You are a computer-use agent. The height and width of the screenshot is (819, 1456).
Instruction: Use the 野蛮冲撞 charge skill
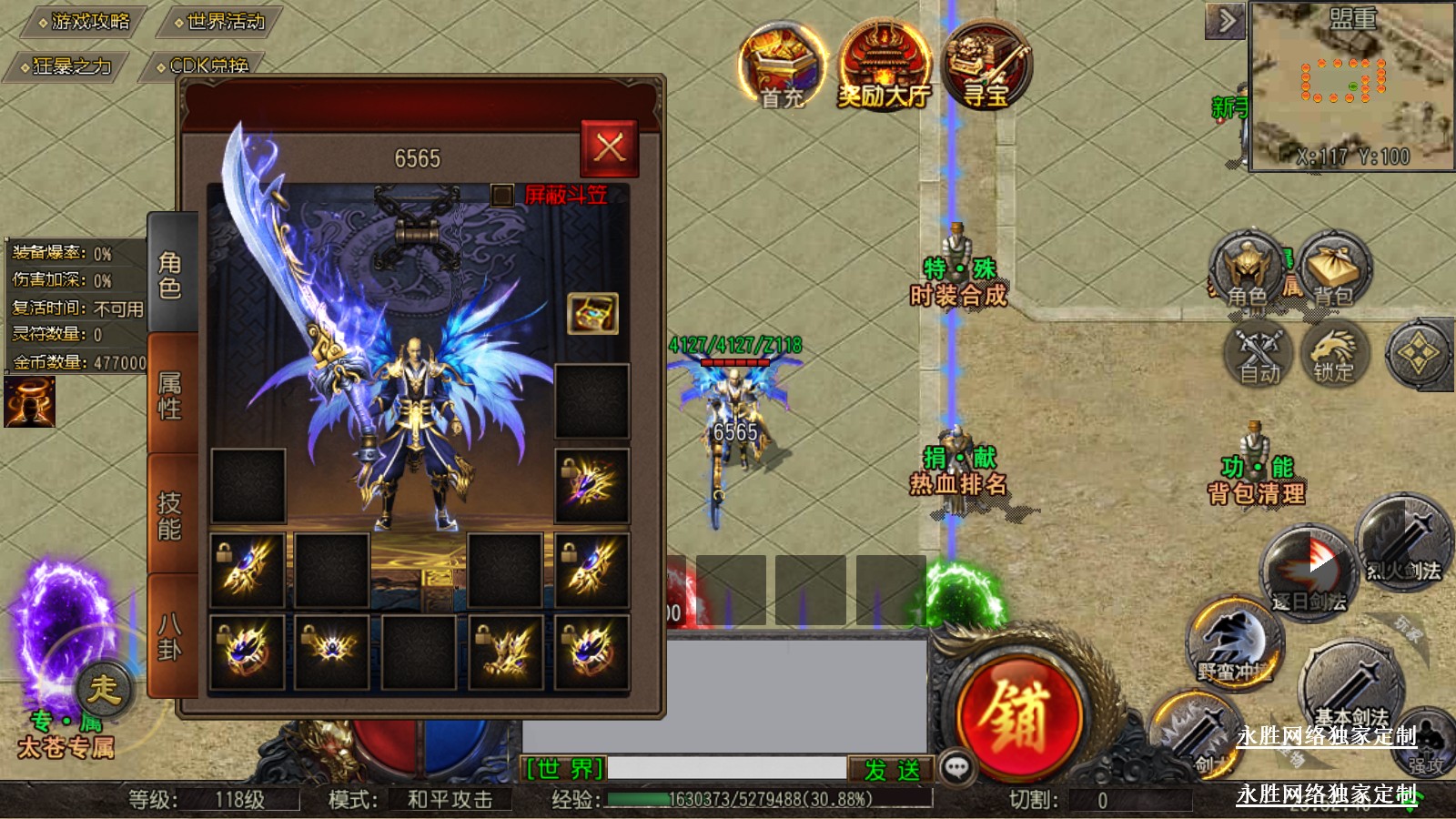tap(1235, 644)
